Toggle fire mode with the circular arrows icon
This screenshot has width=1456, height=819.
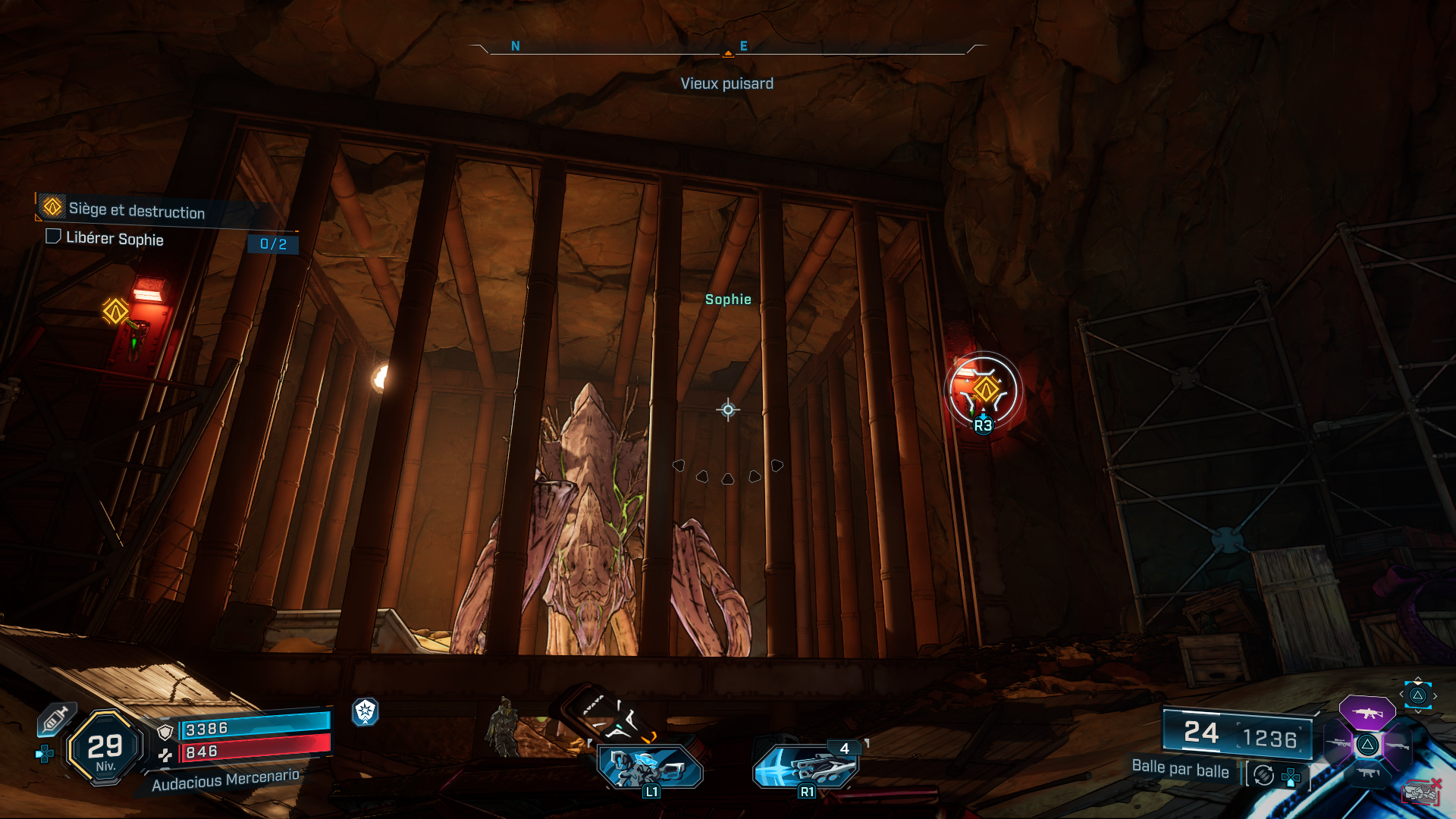pyautogui.click(x=1263, y=775)
